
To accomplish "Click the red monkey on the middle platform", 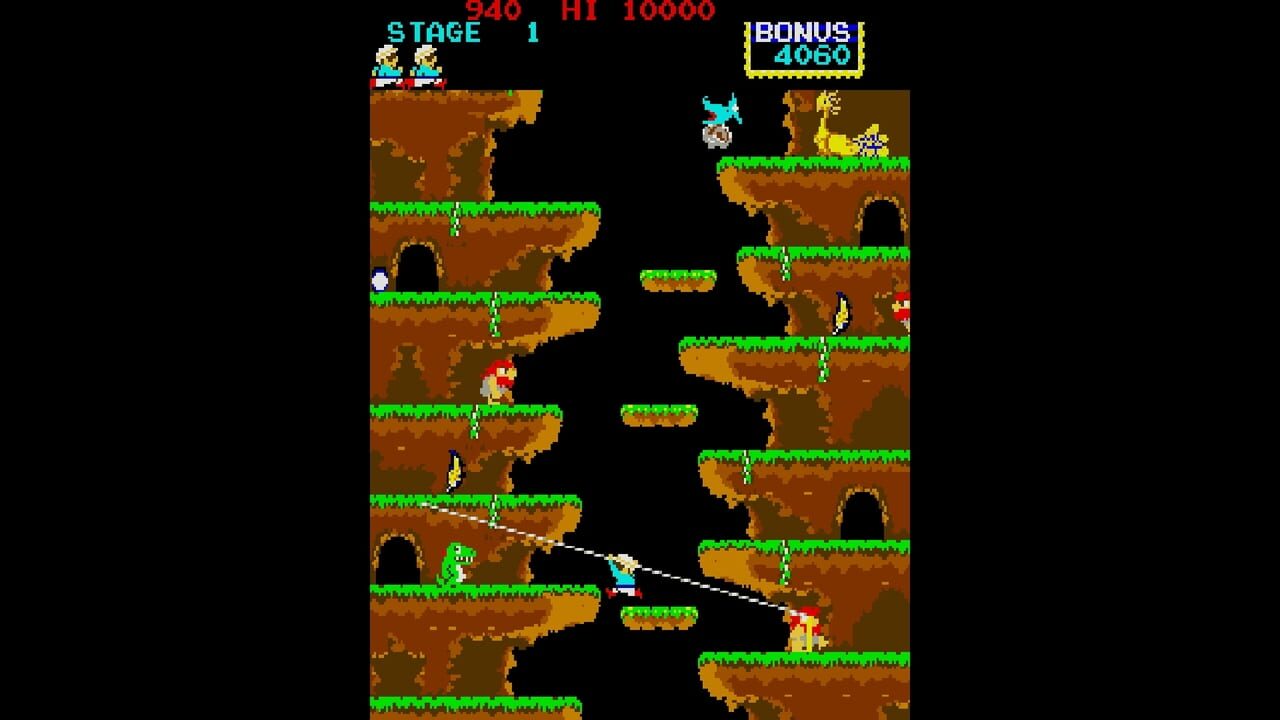I will [500, 378].
